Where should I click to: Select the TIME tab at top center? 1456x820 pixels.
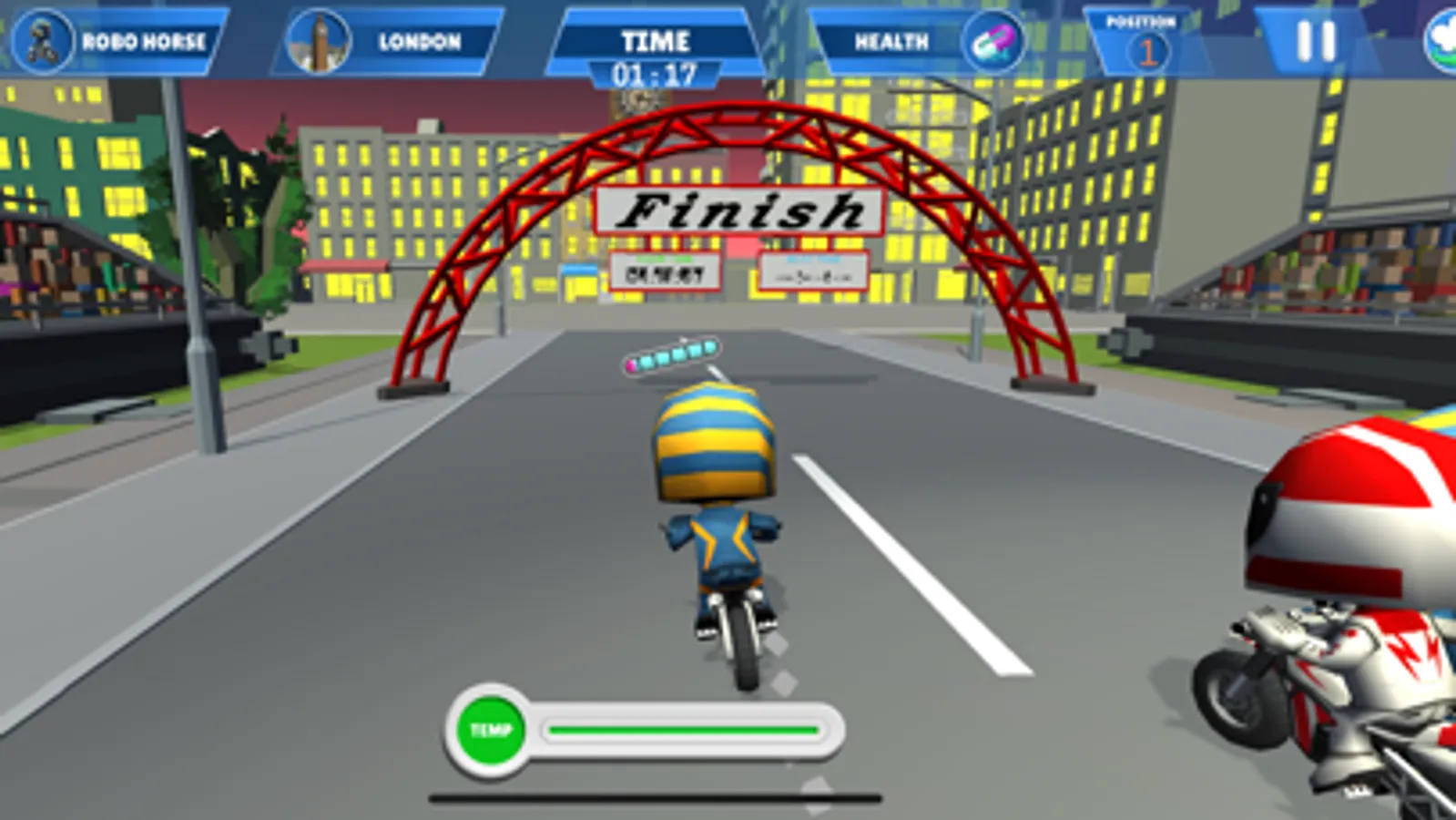pos(657,40)
